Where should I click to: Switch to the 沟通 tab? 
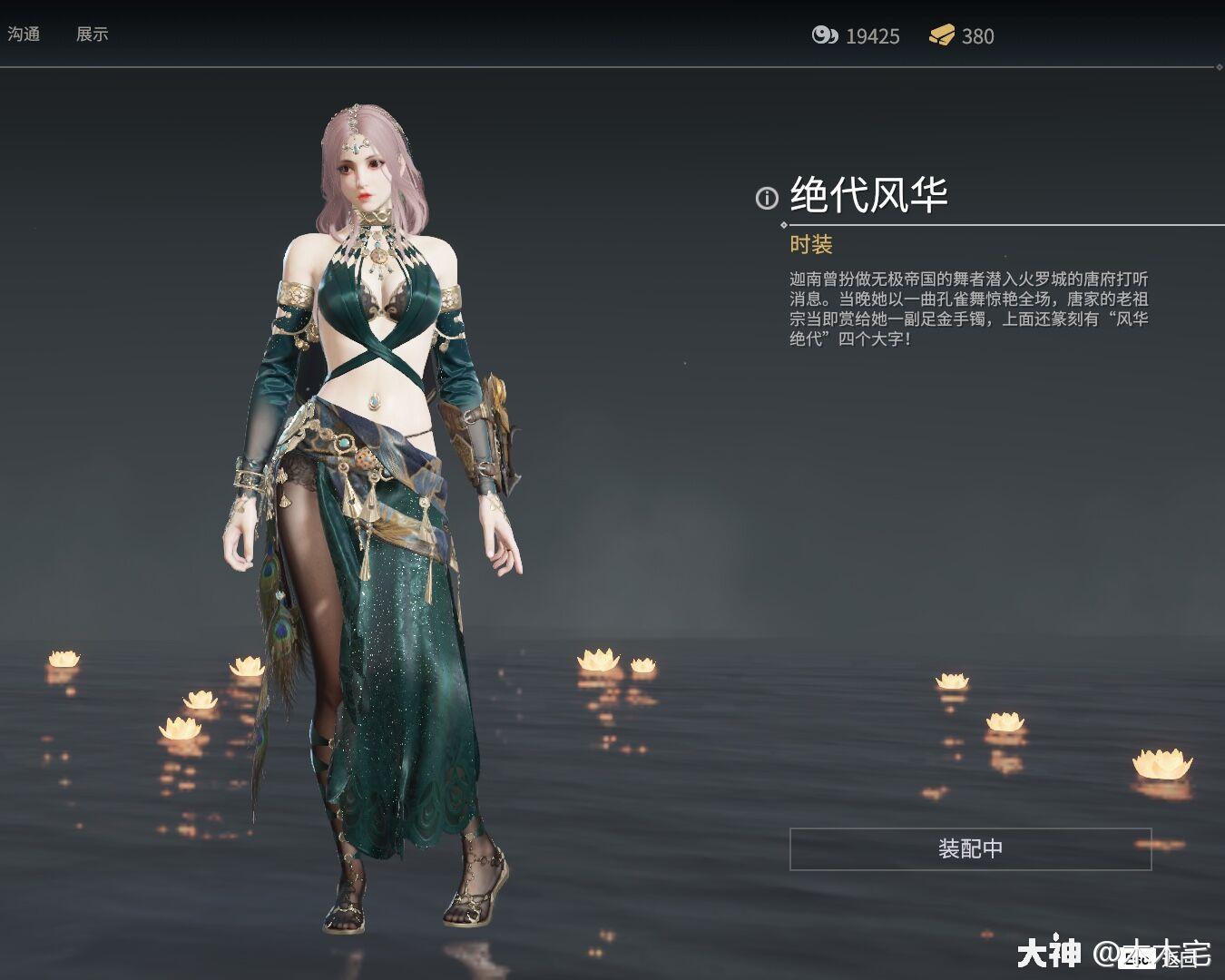[24, 34]
